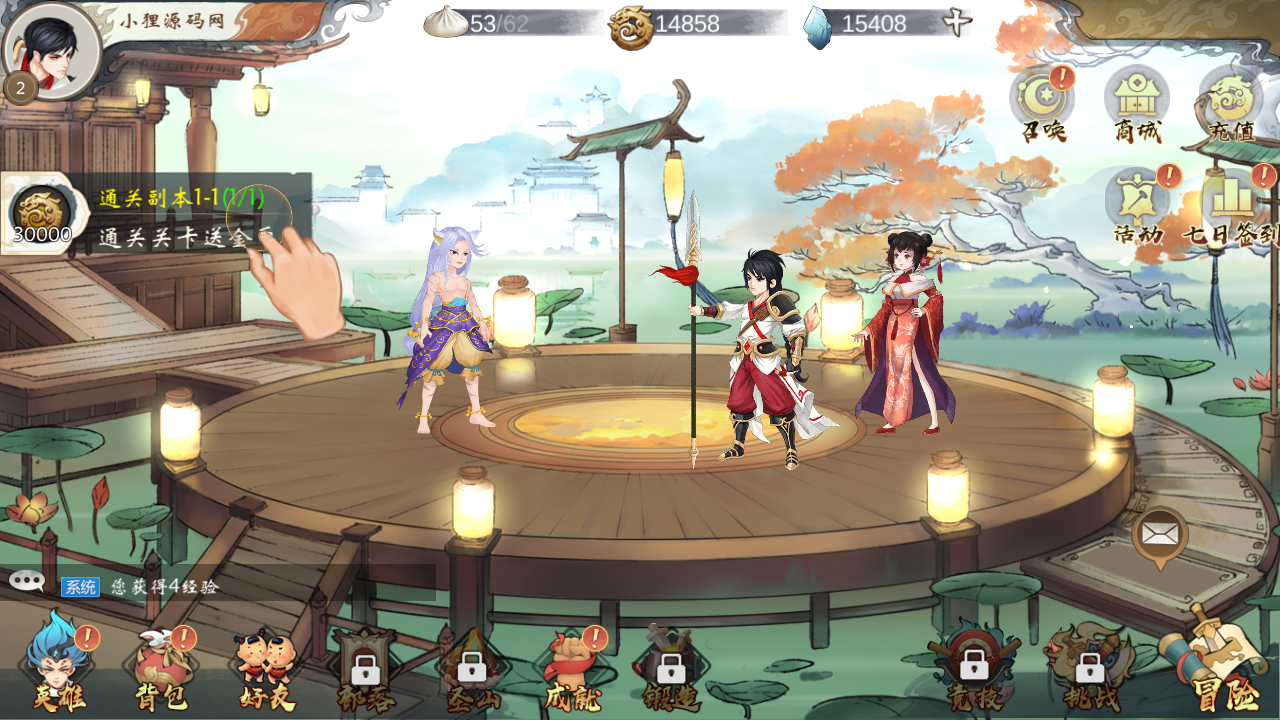1280x720 pixels.
Task: Add more blue crystals with the plus button
Action: click(957, 23)
